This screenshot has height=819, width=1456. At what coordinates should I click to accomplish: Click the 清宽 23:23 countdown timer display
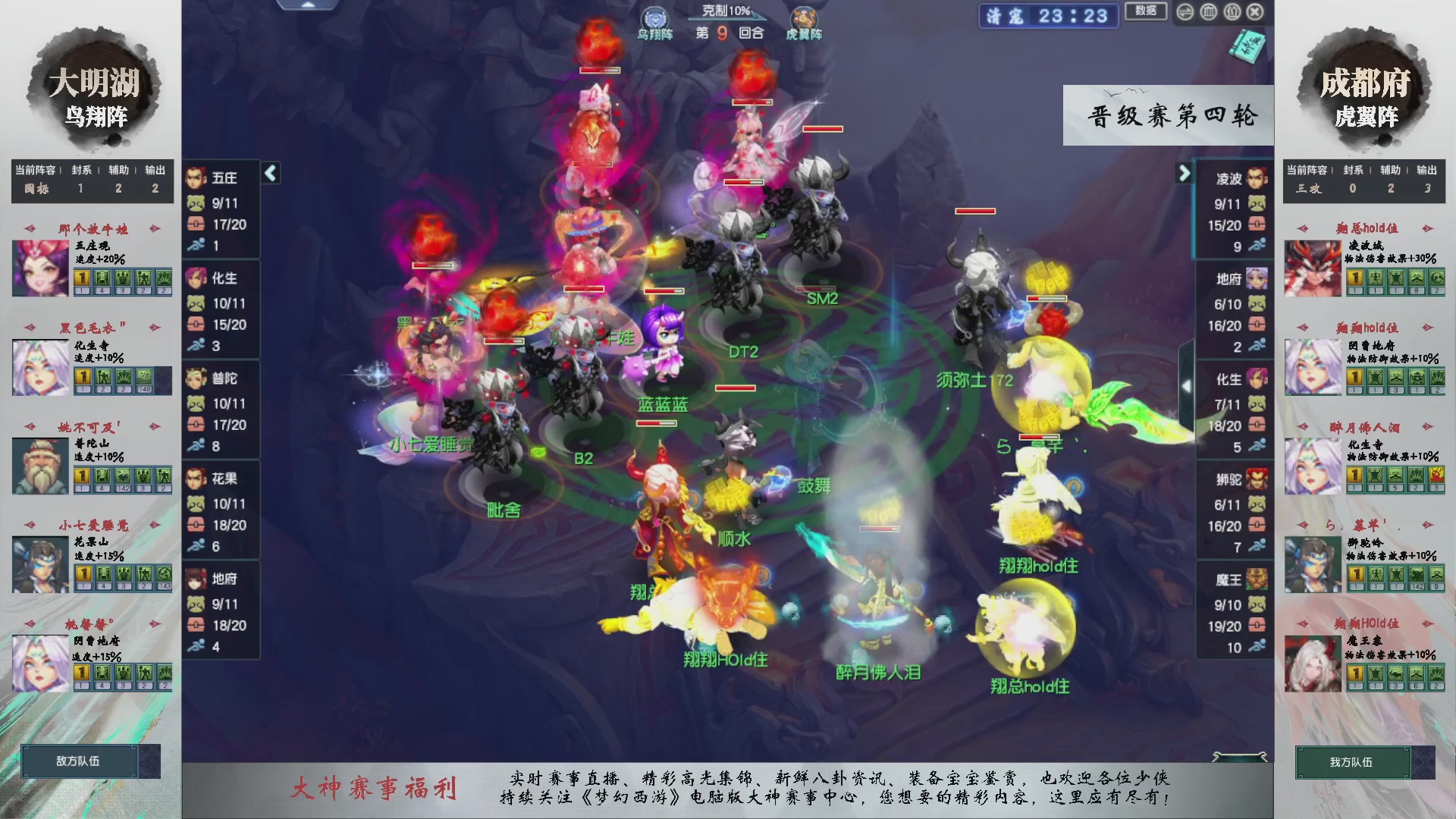pos(1048,16)
